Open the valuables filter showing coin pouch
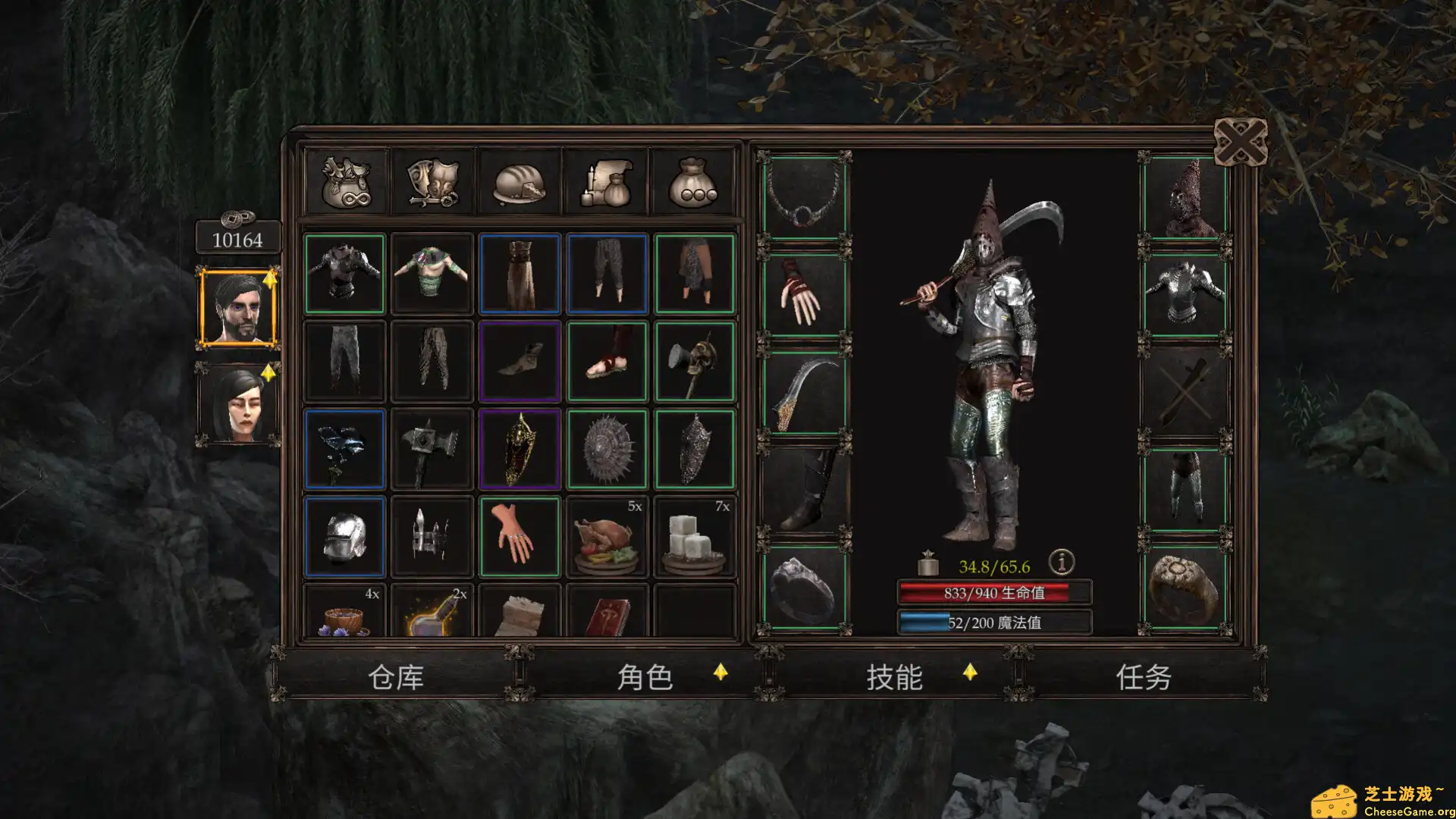Screen dimensions: 1456x819 [694, 180]
